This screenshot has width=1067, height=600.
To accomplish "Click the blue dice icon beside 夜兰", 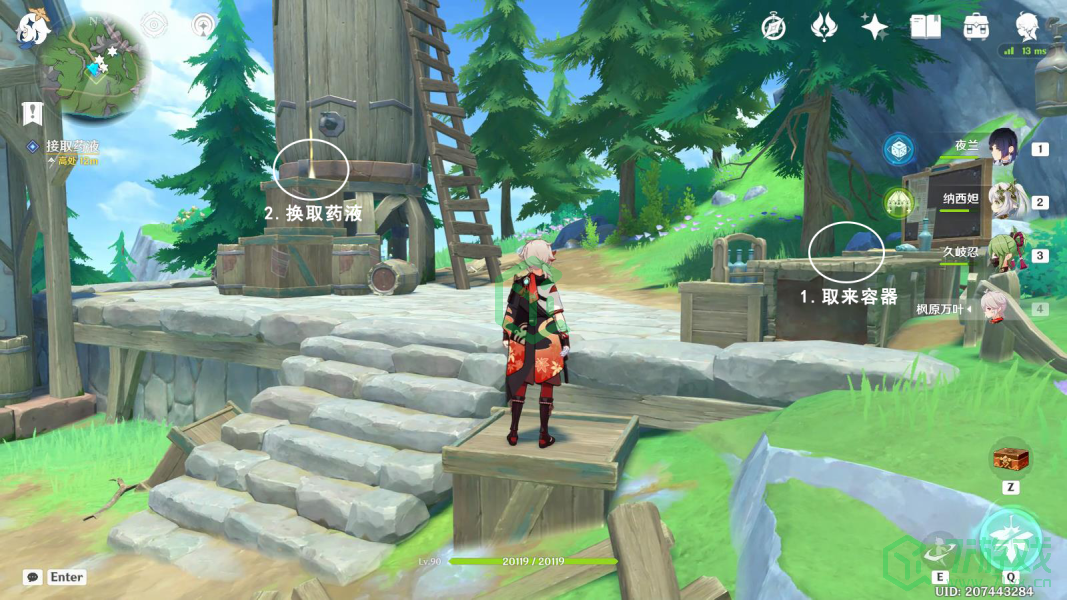I will [898, 150].
